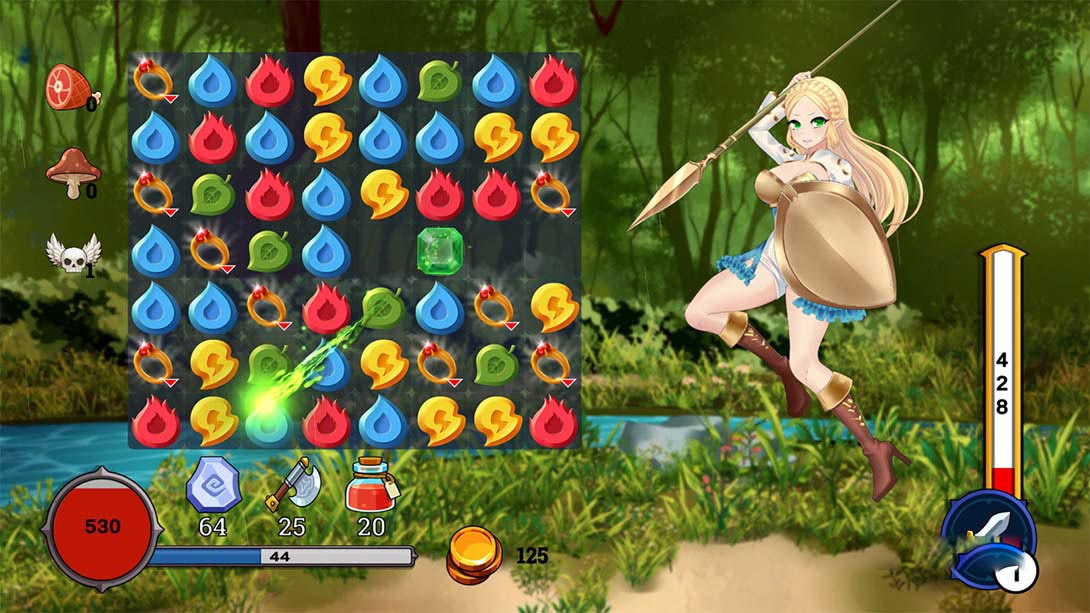
Task: Click the meat ham icon
Action: (68, 85)
